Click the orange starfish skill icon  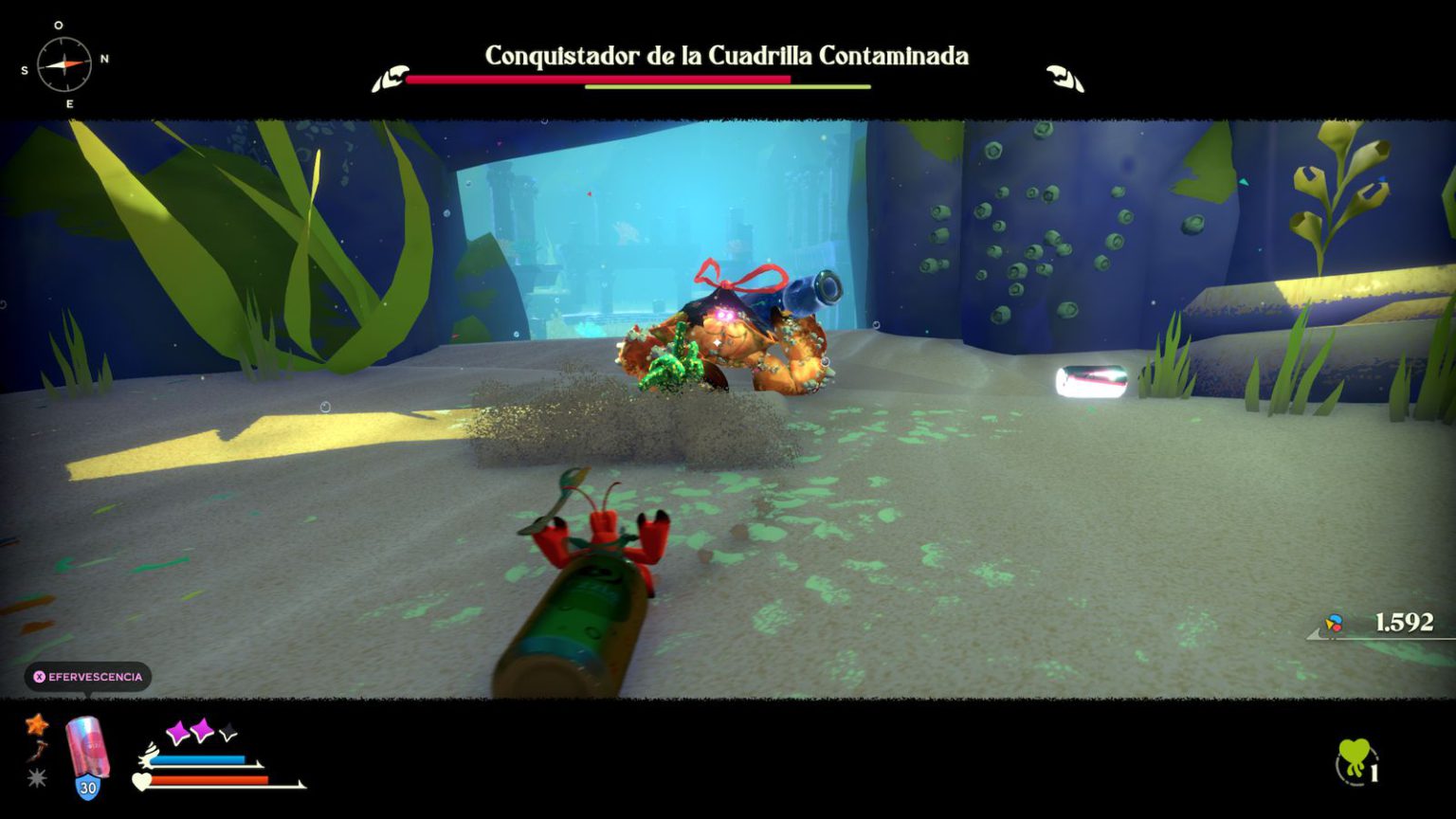coord(37,726)
